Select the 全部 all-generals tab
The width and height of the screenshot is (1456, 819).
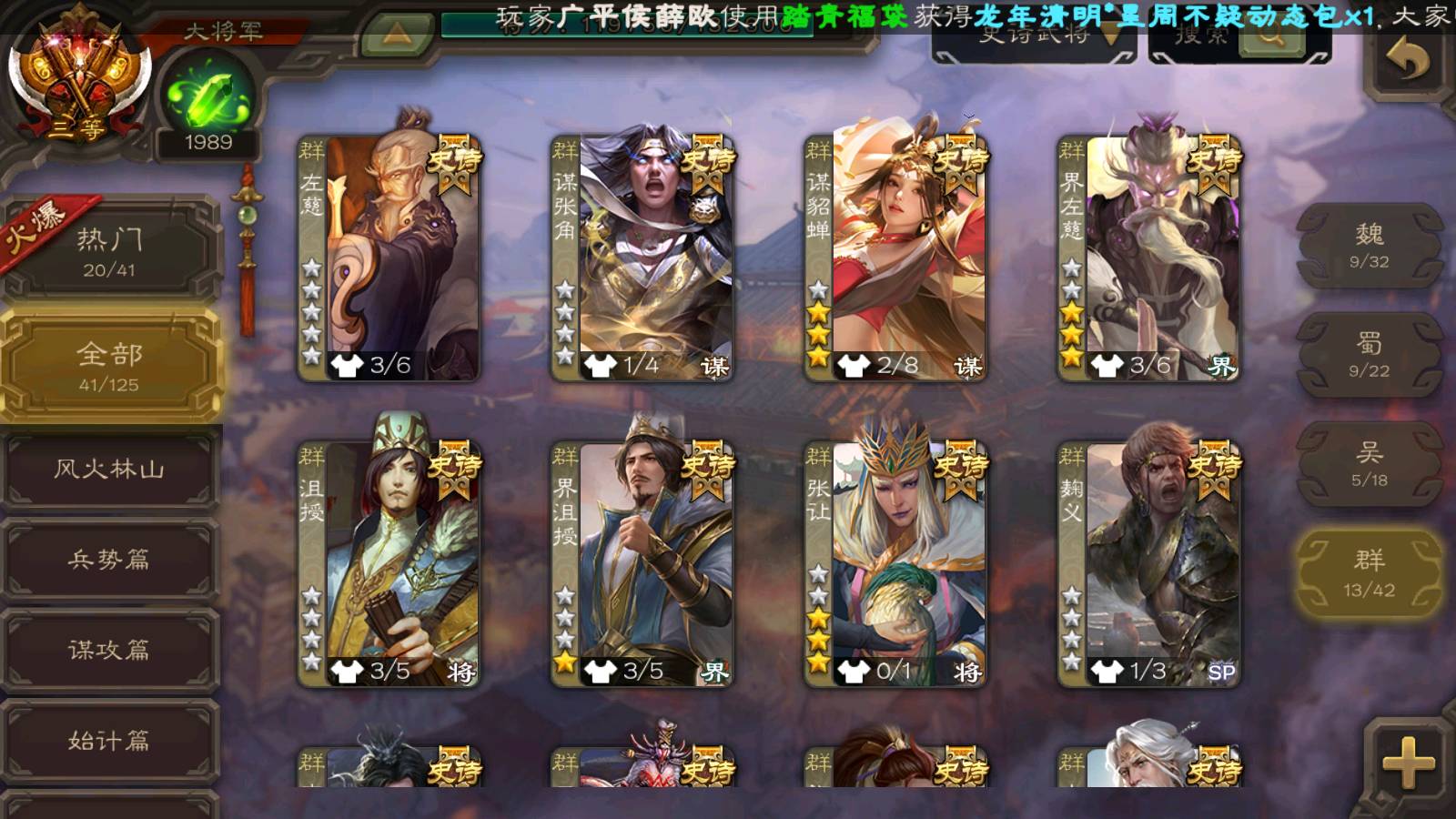(110, 366)
